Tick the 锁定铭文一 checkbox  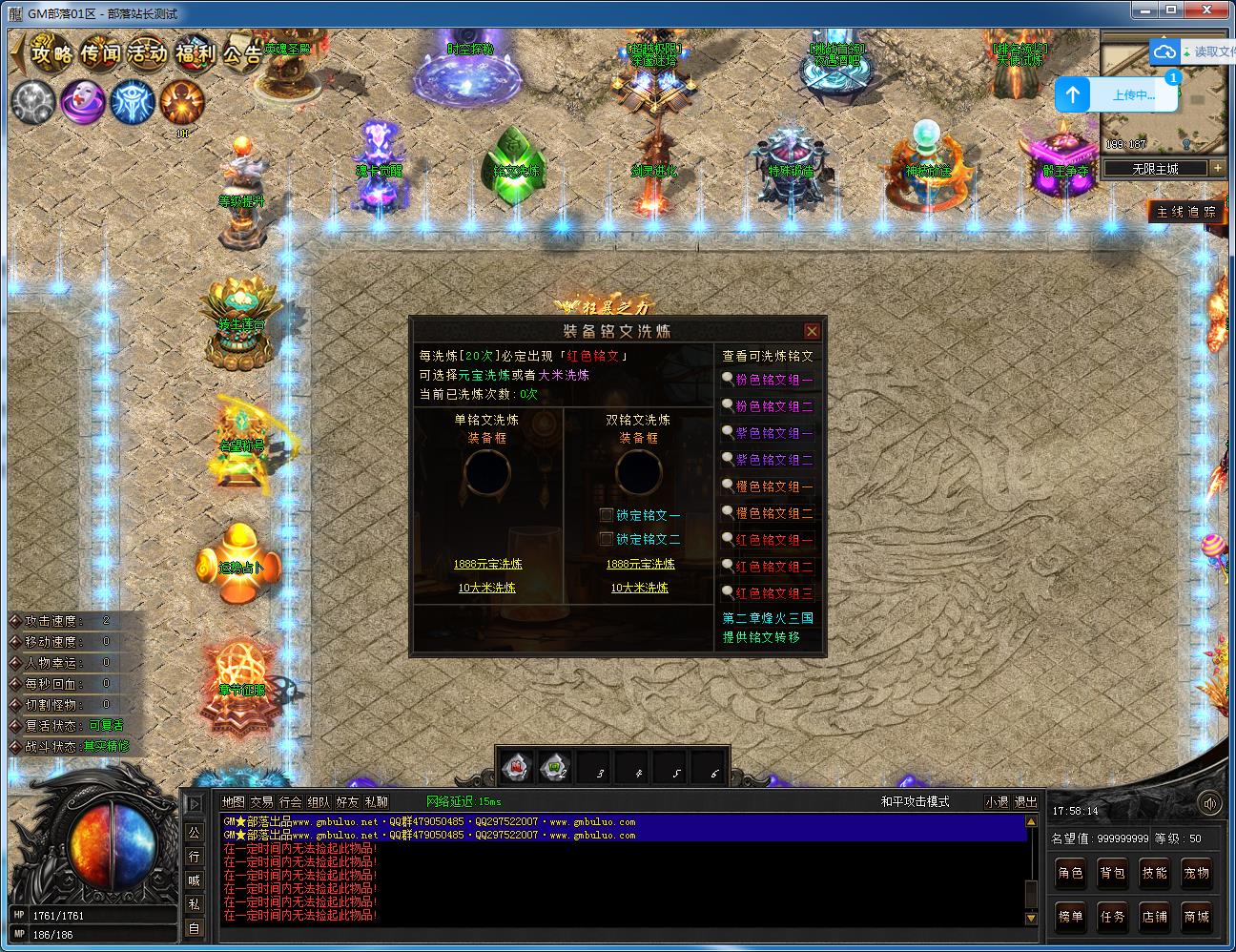[x=607, y=515]
